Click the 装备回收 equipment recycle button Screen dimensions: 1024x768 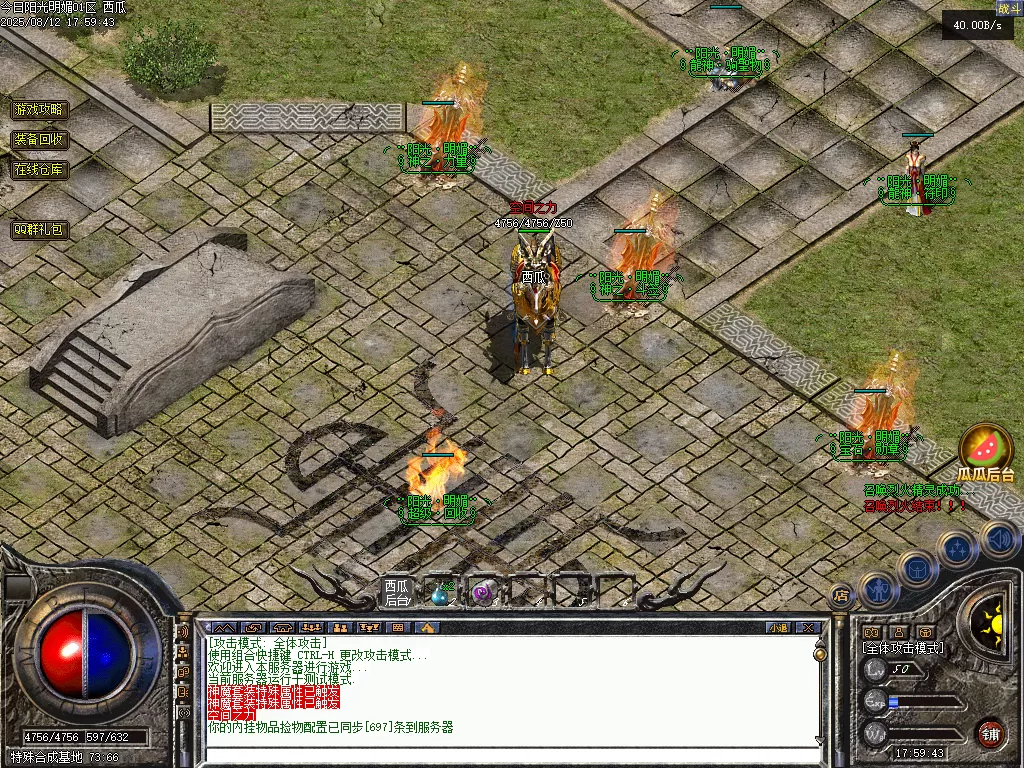click(40, 140)
